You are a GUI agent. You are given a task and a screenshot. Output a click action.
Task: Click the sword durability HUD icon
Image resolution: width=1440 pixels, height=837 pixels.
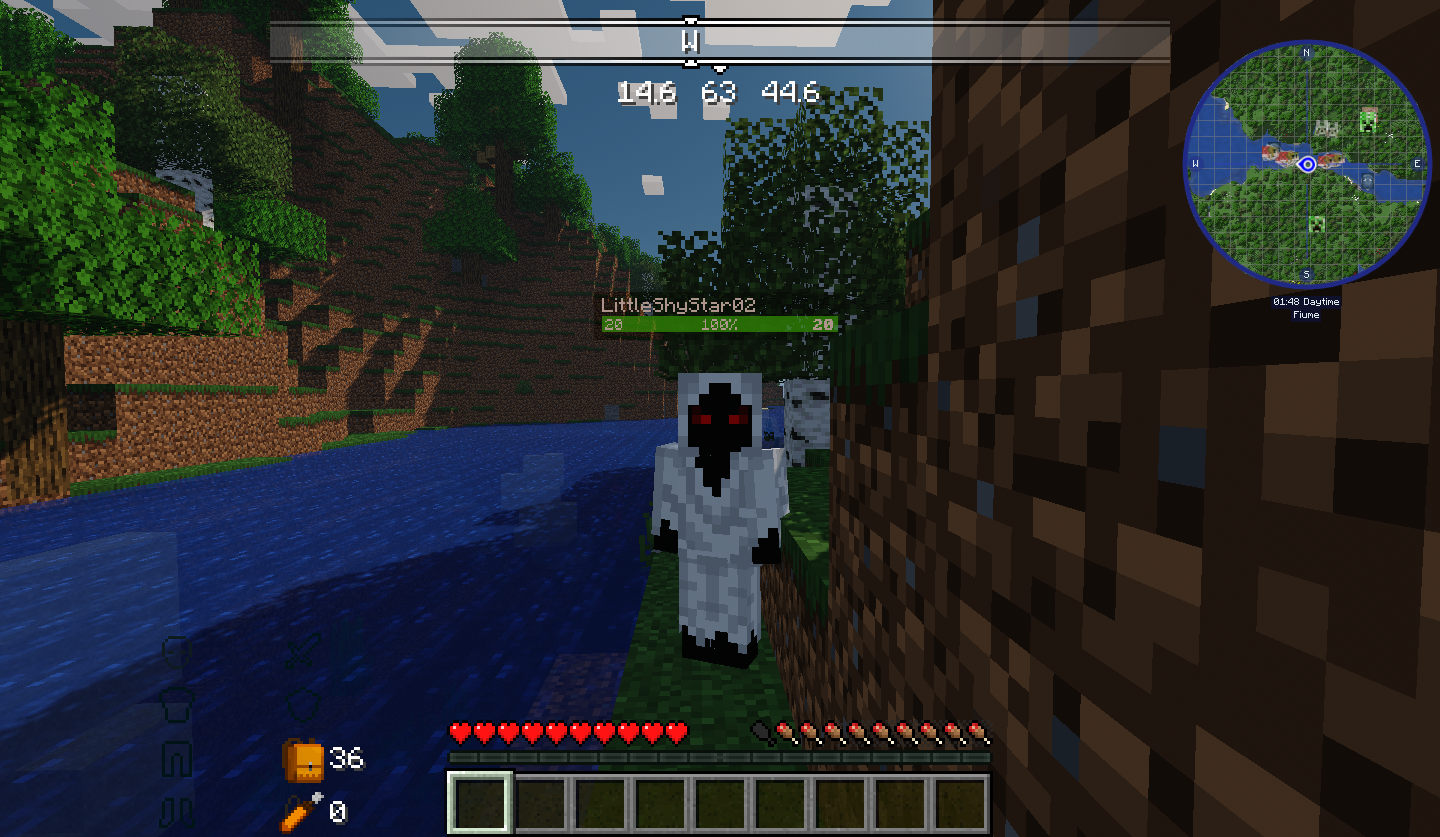coord(302,651)
